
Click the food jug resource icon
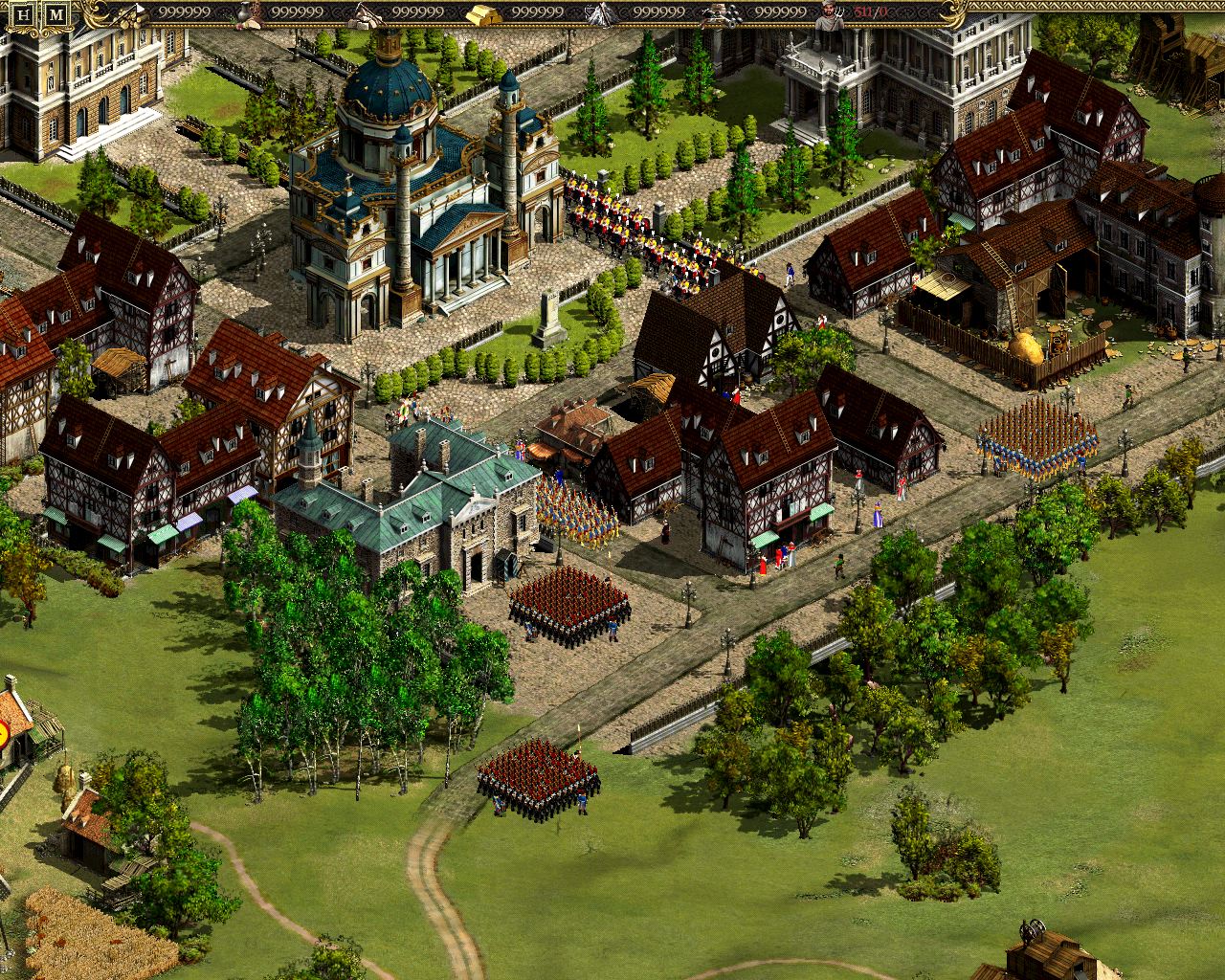coord(245,12)
